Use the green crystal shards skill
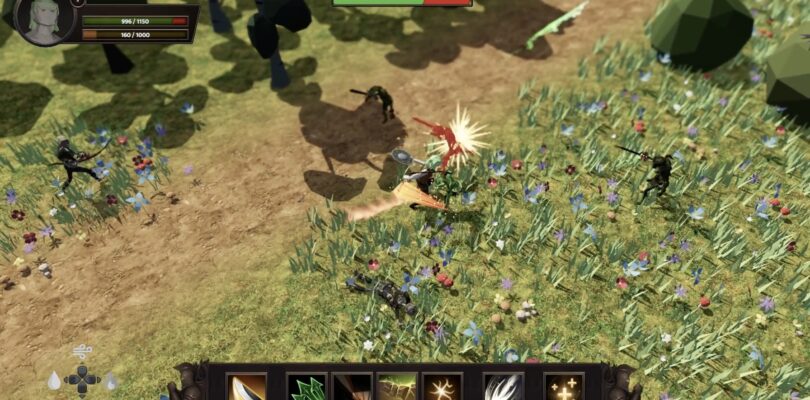This screenshot has width=810, height=400. coord(306,387)
